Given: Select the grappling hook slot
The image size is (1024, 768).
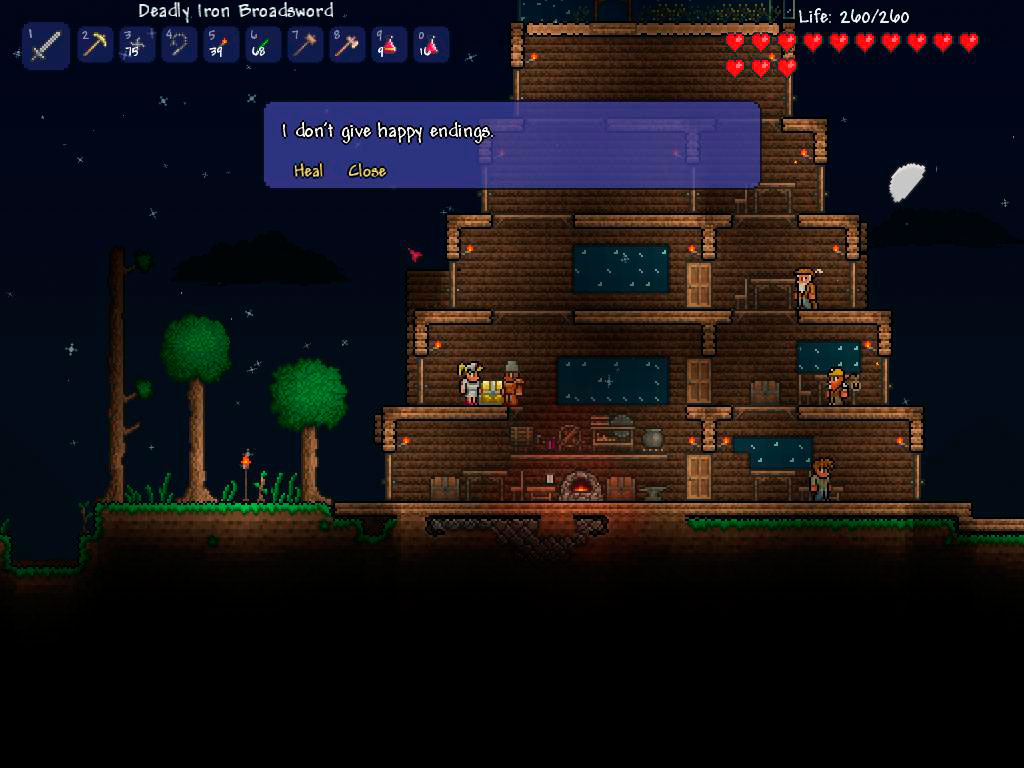Looking at the screenshot, I should 179,45.
